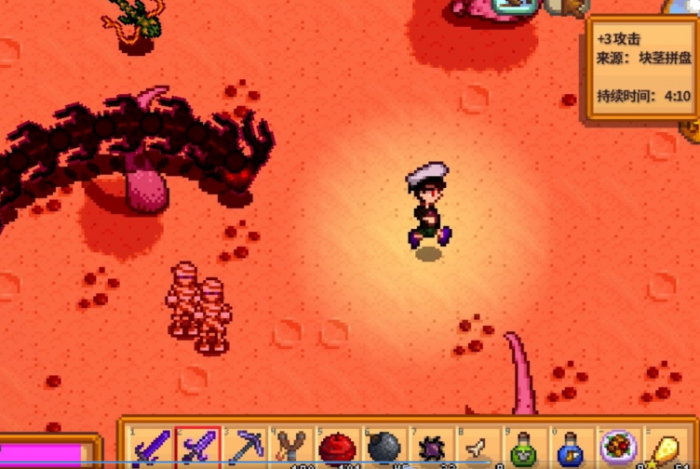Click the red-highlighted sword slot
This screenshot has height=469, width=700.
click(x=197, y=447)
